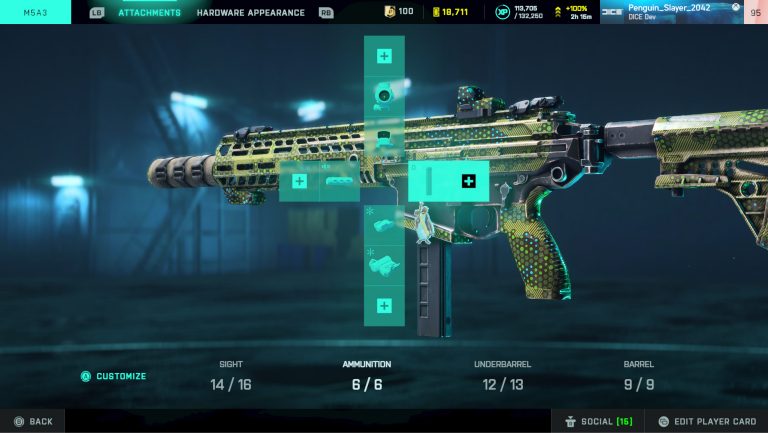768x433 pixels.
Task: Select the M5A3 weapon label
Action: point(35,13)
